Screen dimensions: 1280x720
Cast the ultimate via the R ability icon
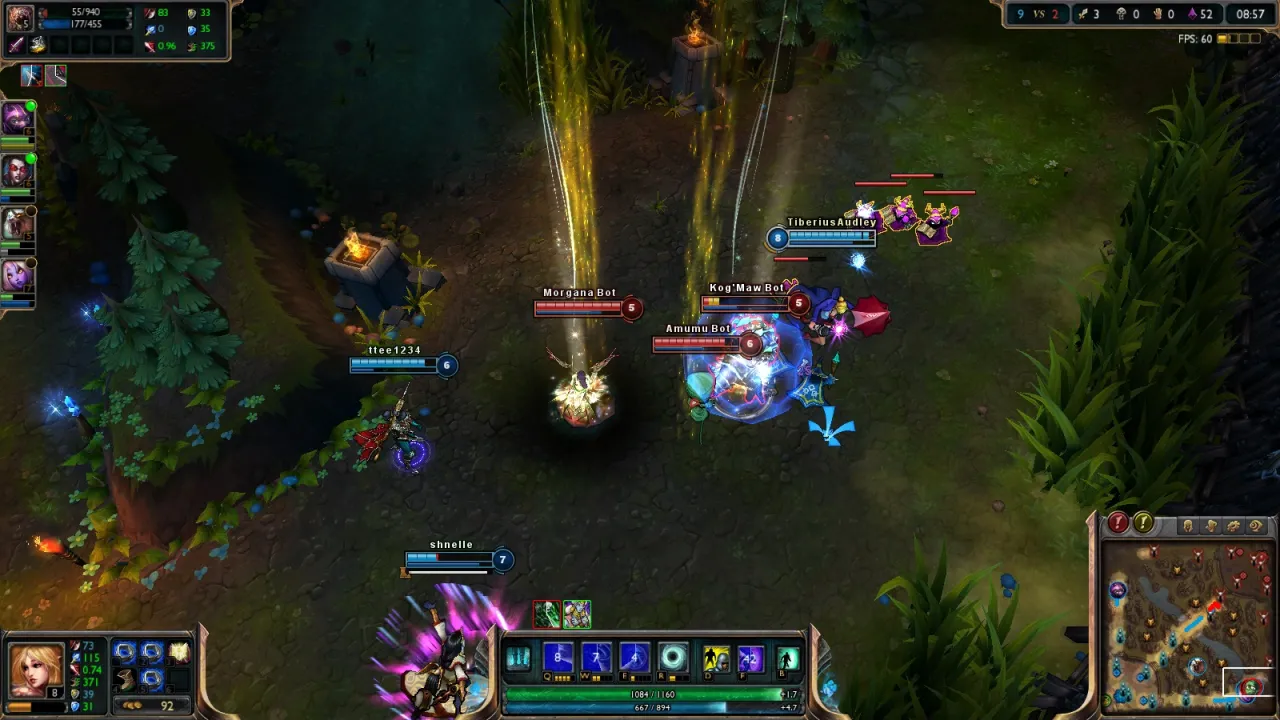tap(673, 657)
